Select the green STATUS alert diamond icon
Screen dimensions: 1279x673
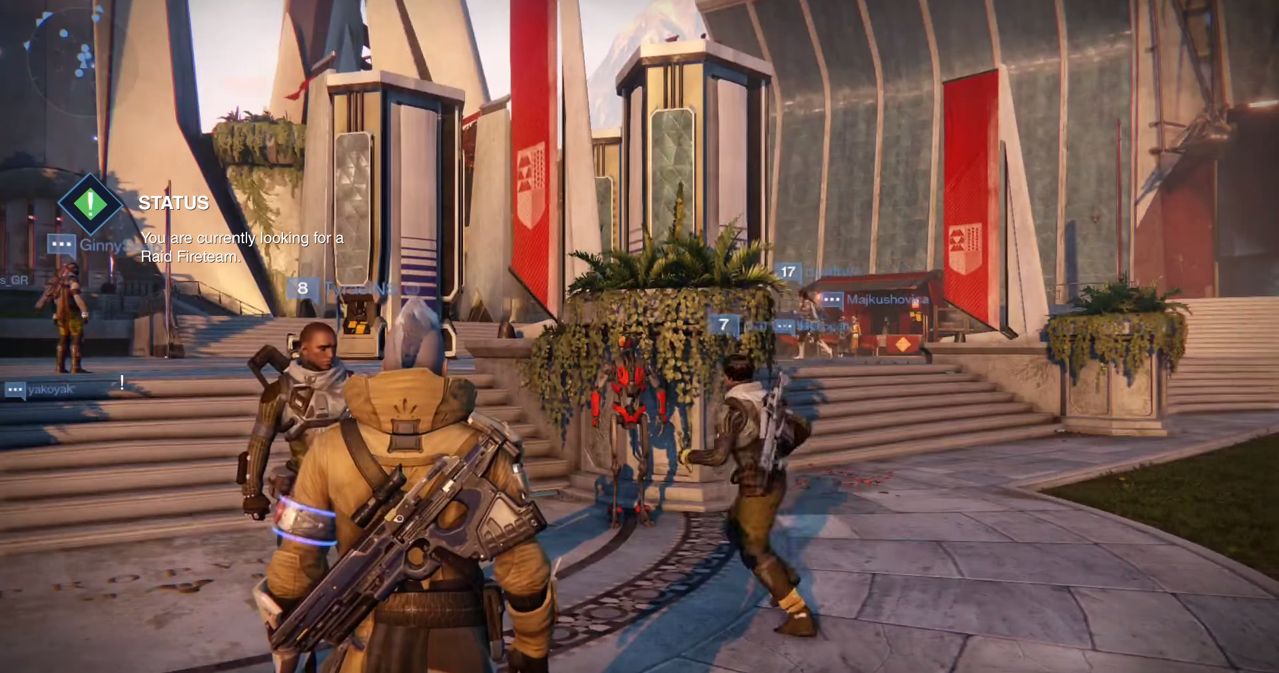(x=90, y=204)
